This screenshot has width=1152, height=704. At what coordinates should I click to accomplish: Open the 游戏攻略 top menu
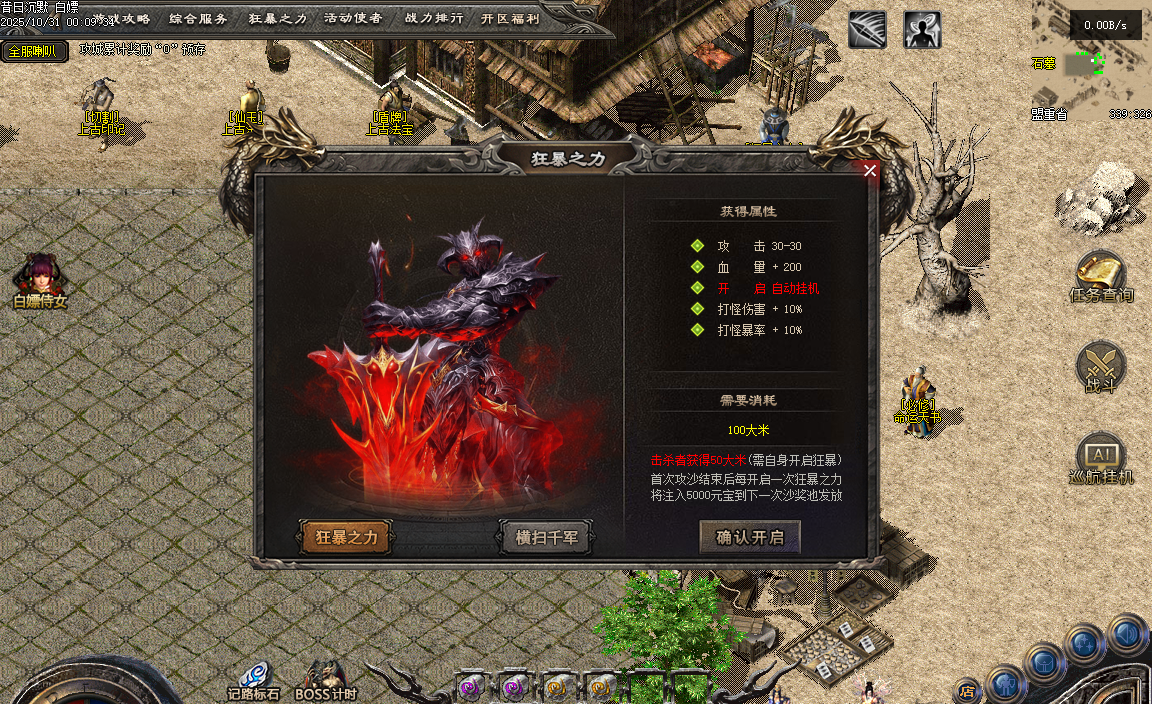click(x=122, y=18)
